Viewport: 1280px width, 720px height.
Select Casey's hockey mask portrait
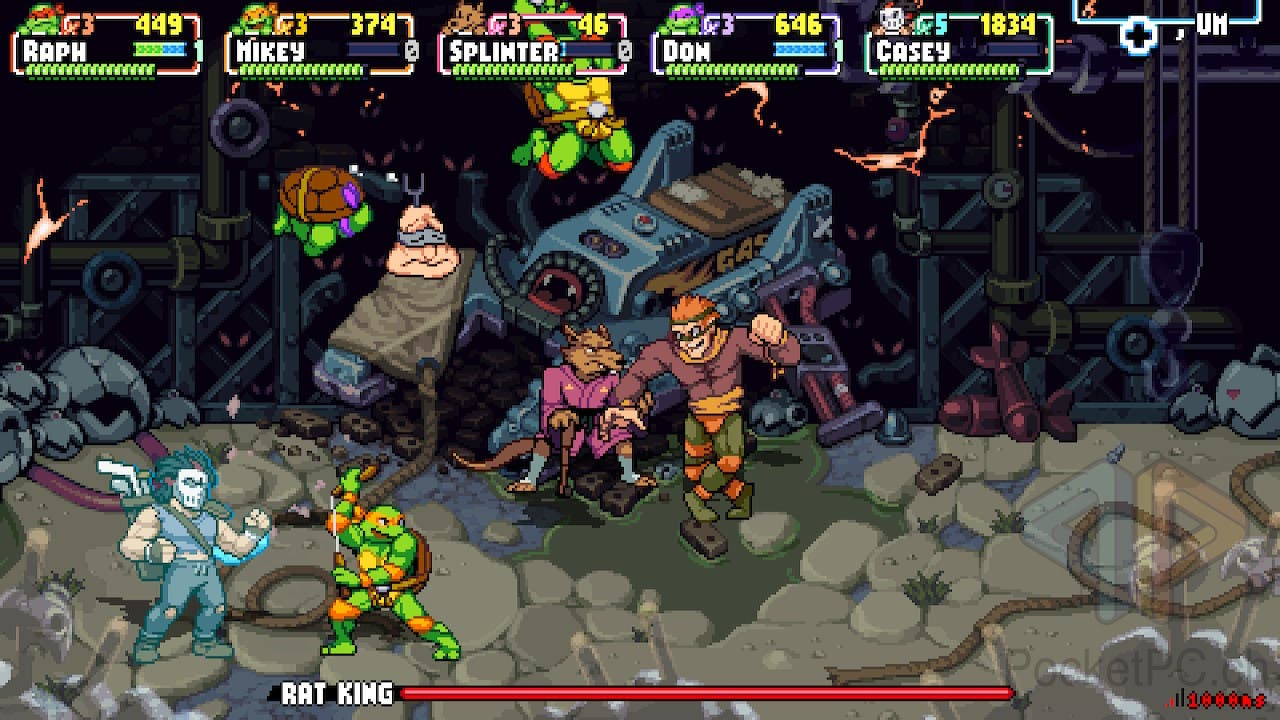[x=890, y=18]
